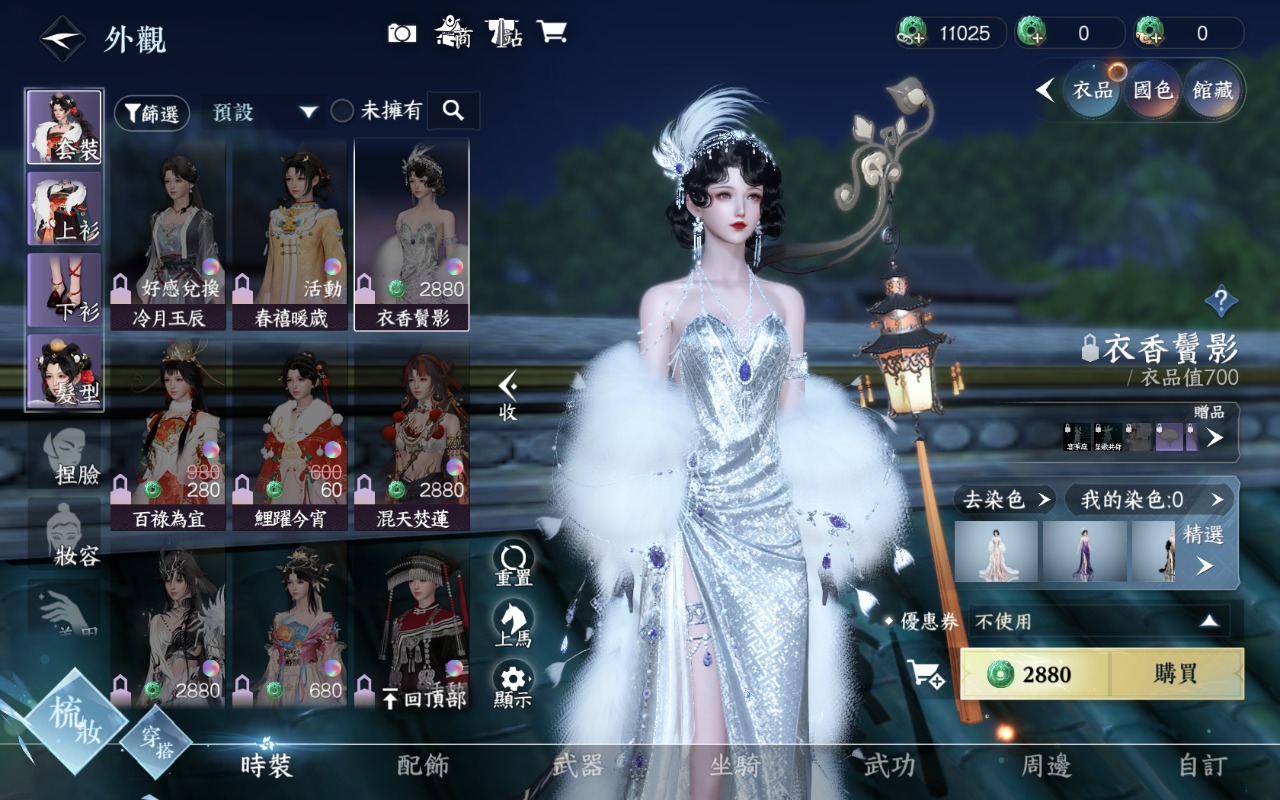Open the 髮型 hairstyle category
This screenshot has height=800, width=1280.
[64, 372]
